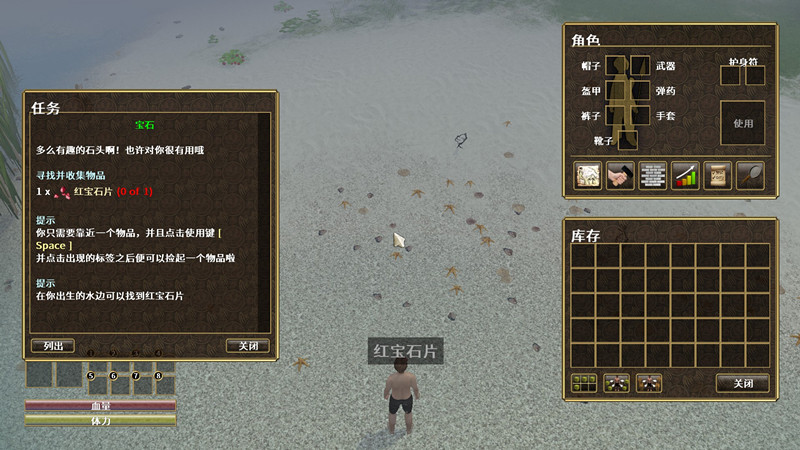Open the map scroll icon in character panel

[587, 175]
